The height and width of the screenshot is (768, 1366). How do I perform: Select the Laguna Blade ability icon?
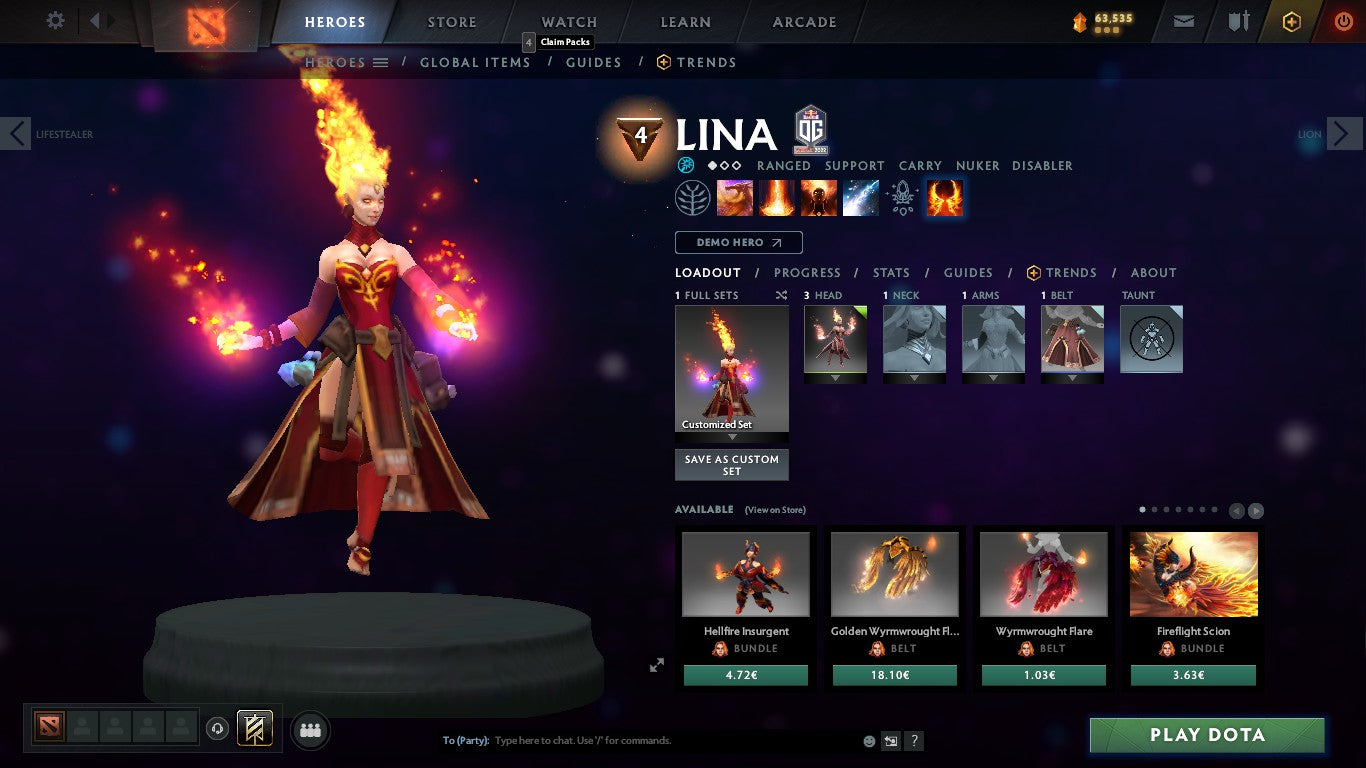click(861, 197)
